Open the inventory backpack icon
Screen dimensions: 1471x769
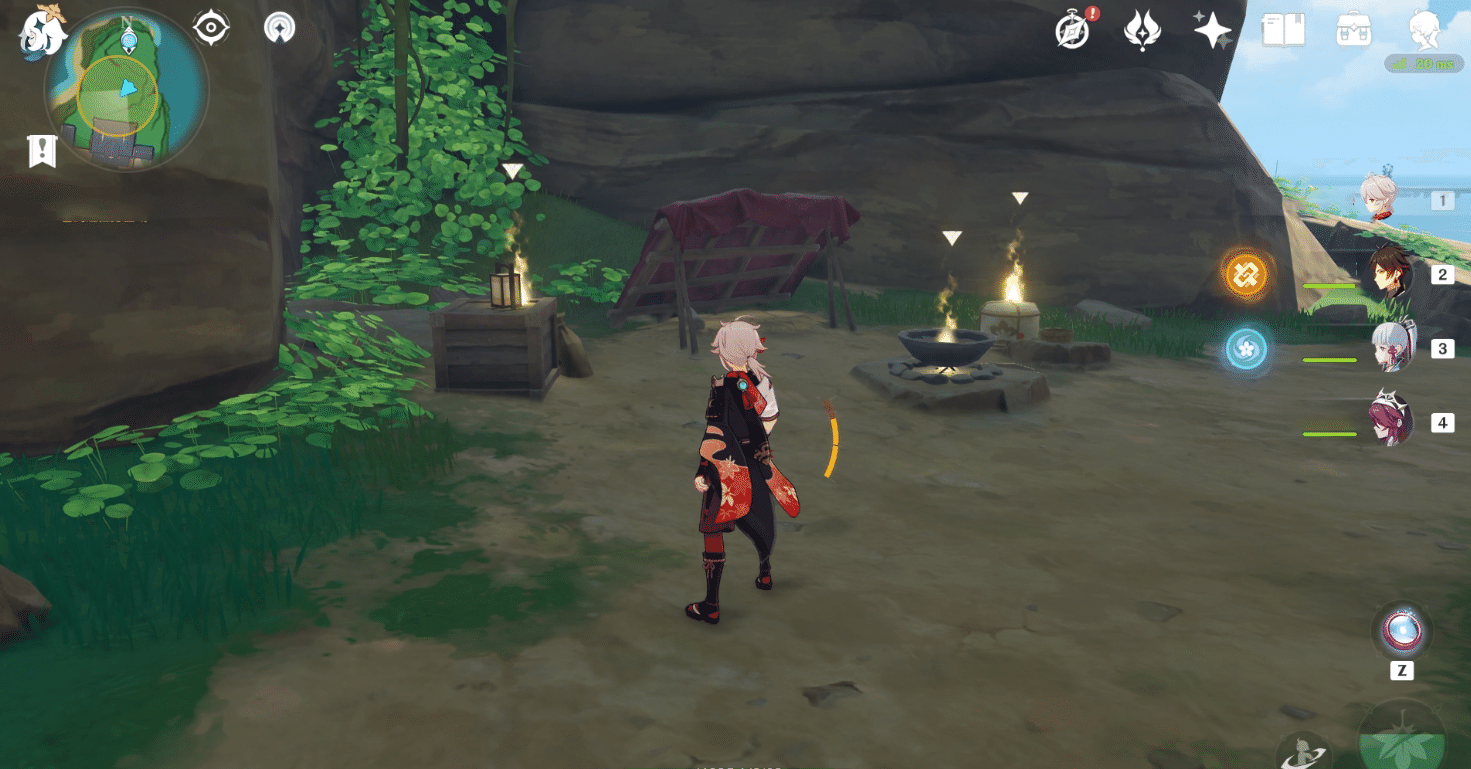click(x=1352, y=30)
